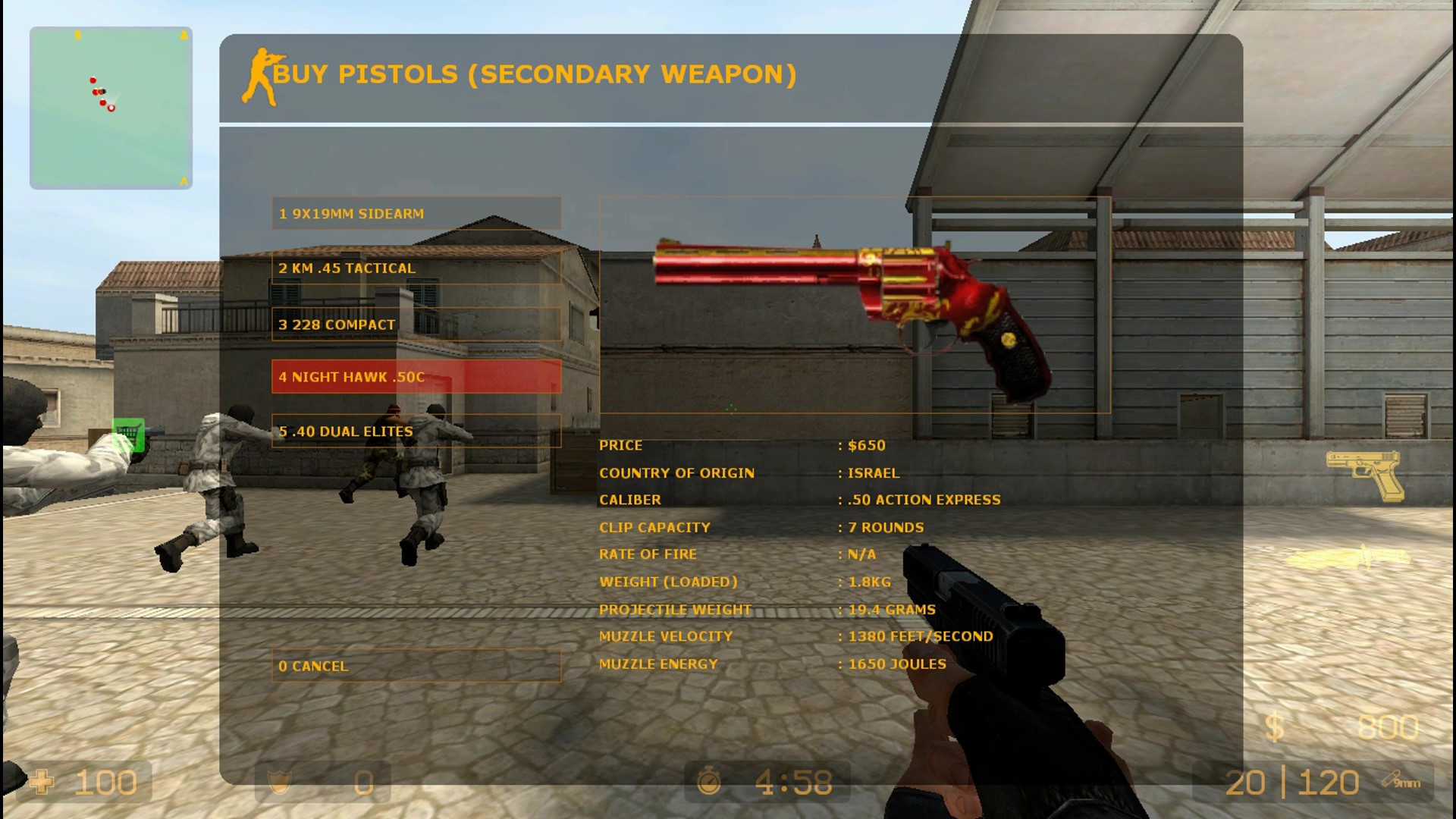The height and width of the screenshot is (819, 1456).
Task: Click the dollar sign icon near the money counter
Action: click(x=1274, y=725)
